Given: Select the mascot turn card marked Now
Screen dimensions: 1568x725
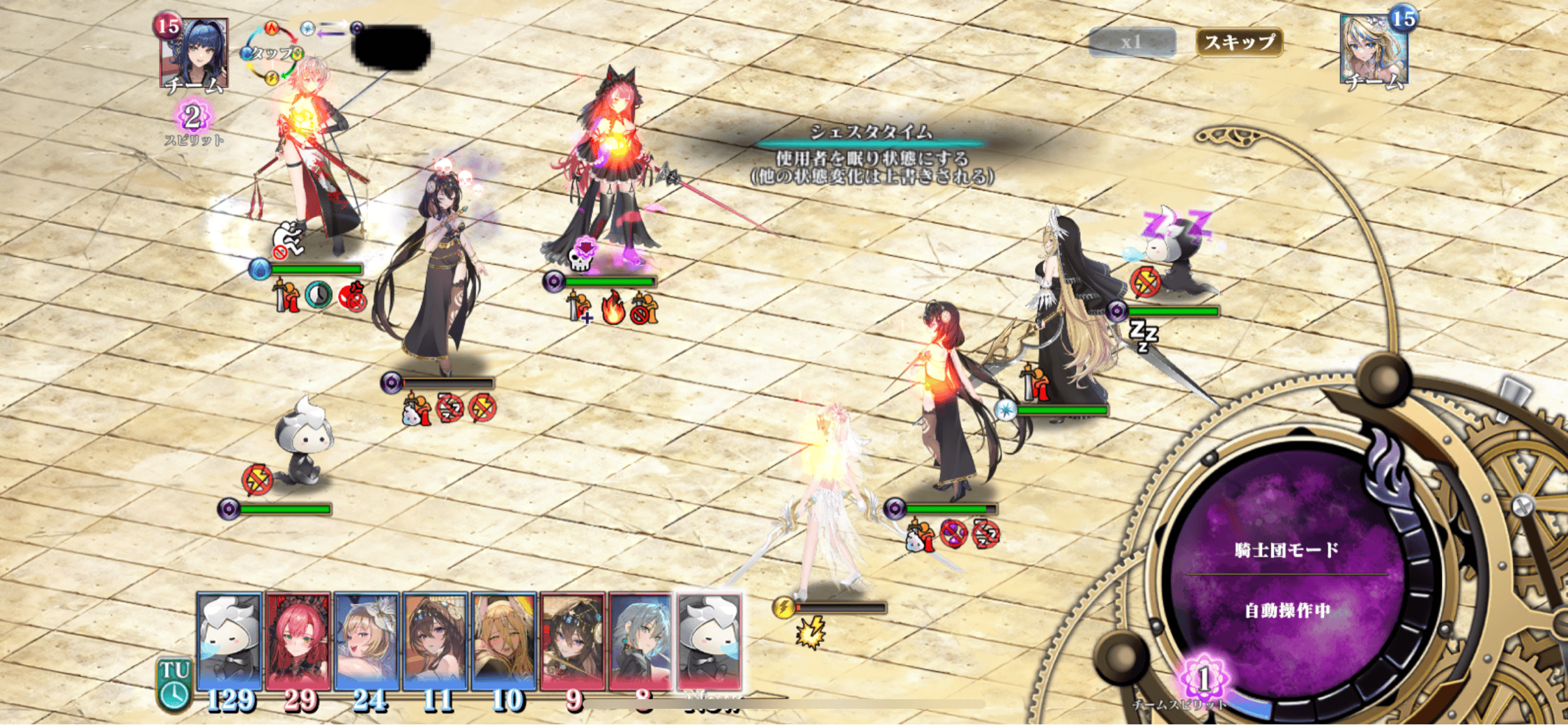Looking at the screenshot, I should pyautogui.click(x=709, y=643).
